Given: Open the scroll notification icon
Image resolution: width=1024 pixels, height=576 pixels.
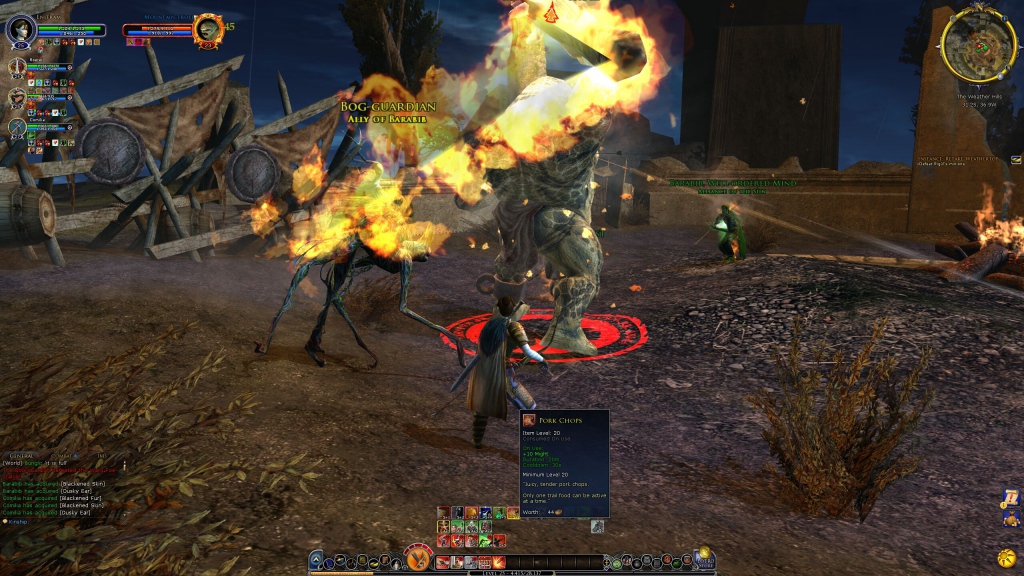Looking at the screenshot, I should [x=1010, y=497].
